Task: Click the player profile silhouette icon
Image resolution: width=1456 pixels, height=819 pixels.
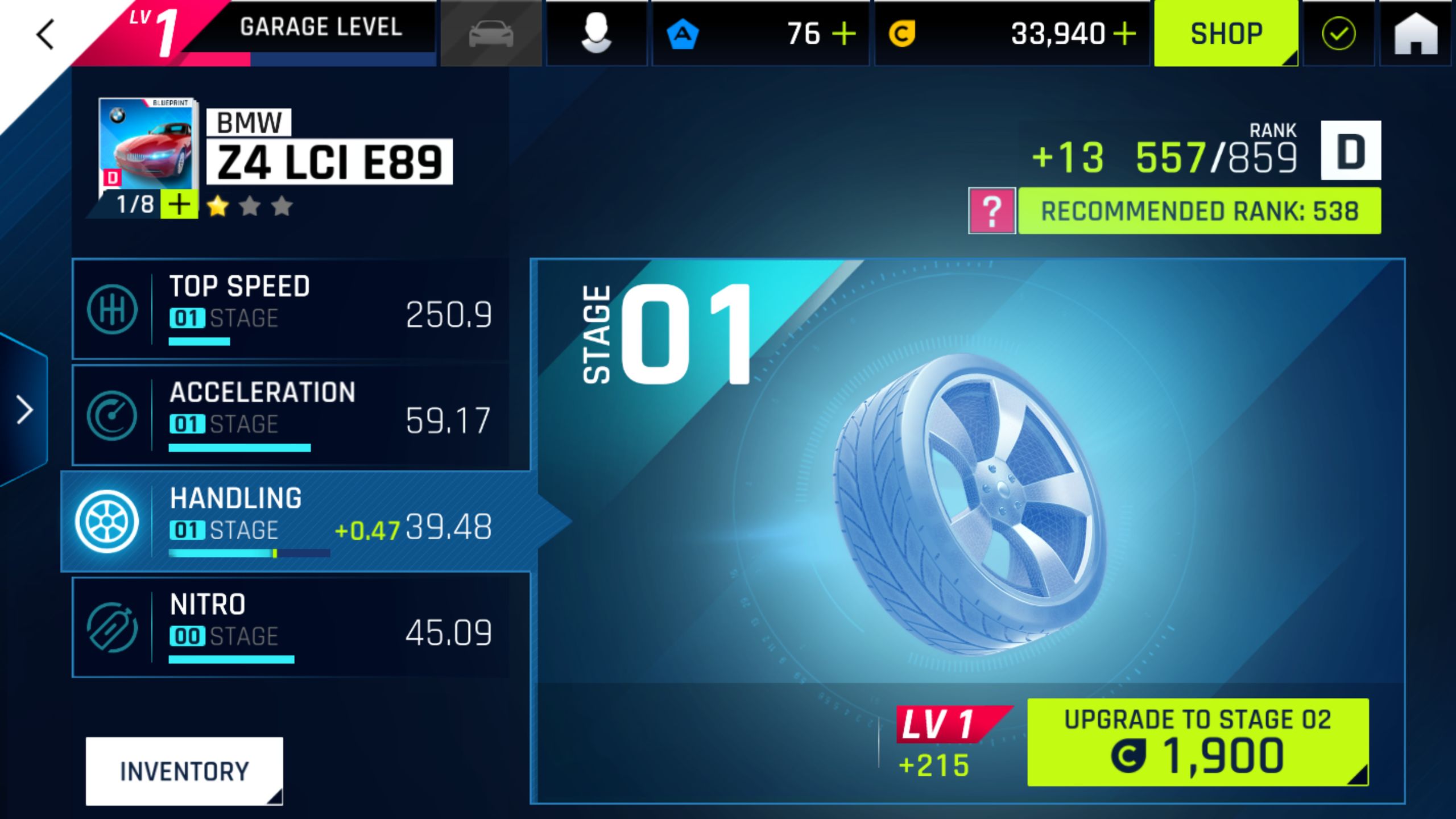Action: pyautogui.click(x=596, y=34)
